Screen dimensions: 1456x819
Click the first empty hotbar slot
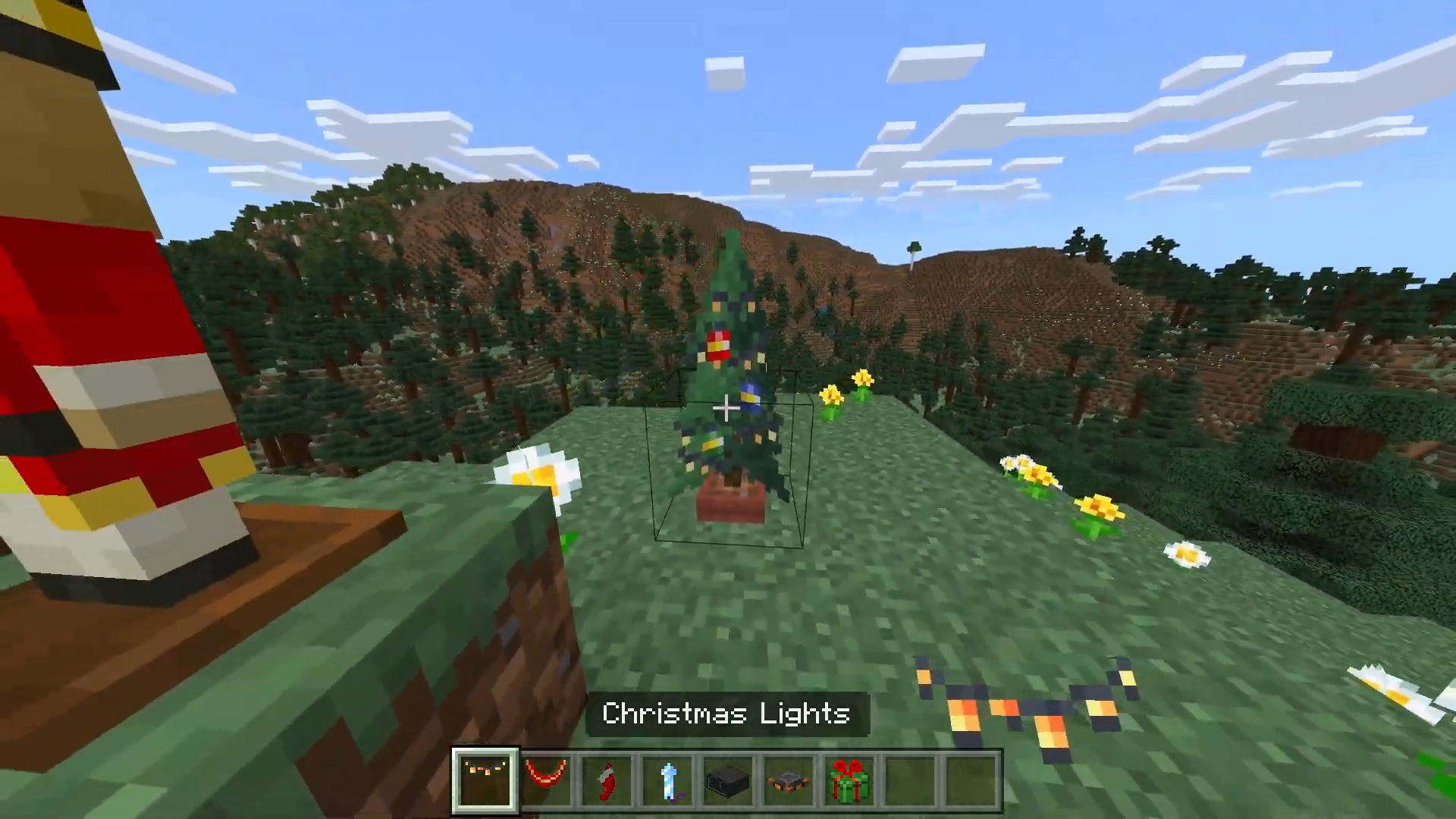(x=910, y=778)
